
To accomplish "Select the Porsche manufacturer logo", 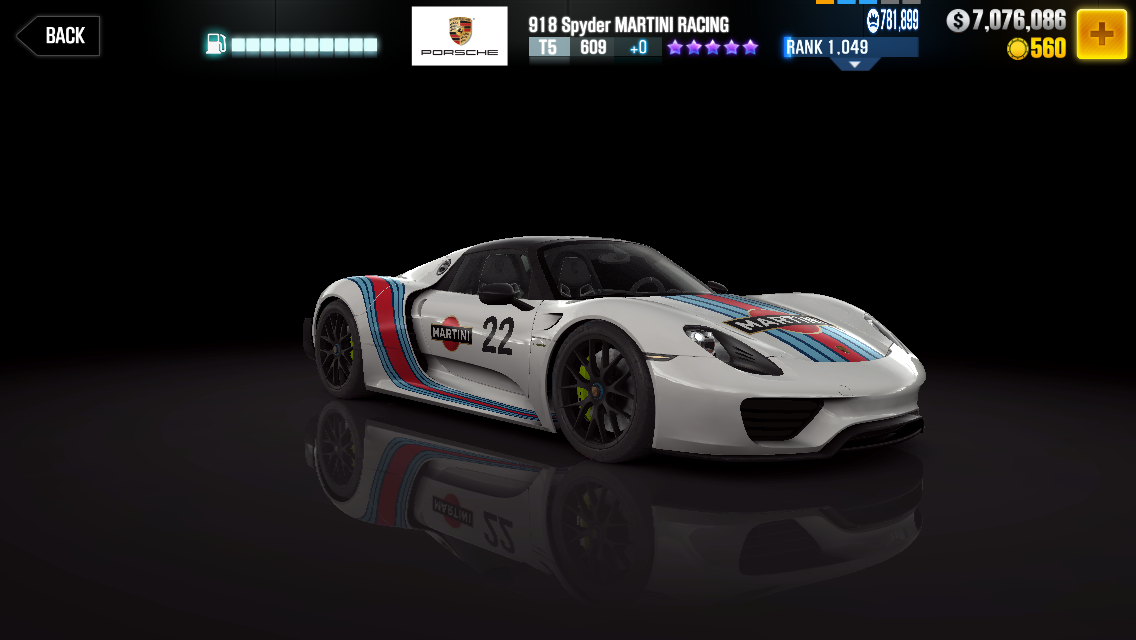I will coord(459,36).
